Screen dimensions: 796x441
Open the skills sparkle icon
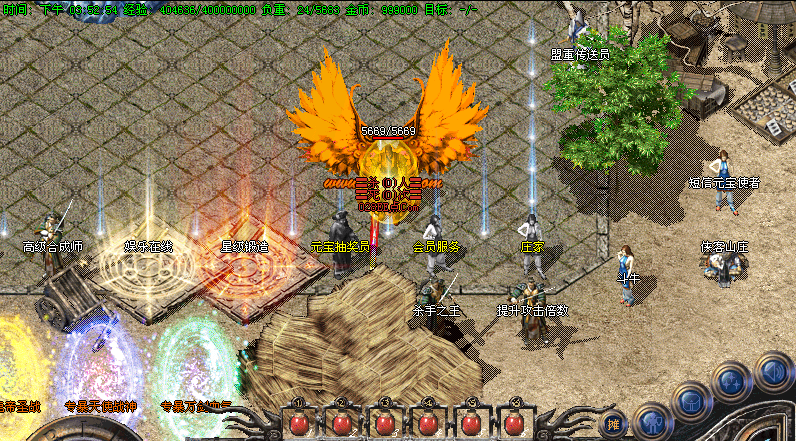[730, 382]
